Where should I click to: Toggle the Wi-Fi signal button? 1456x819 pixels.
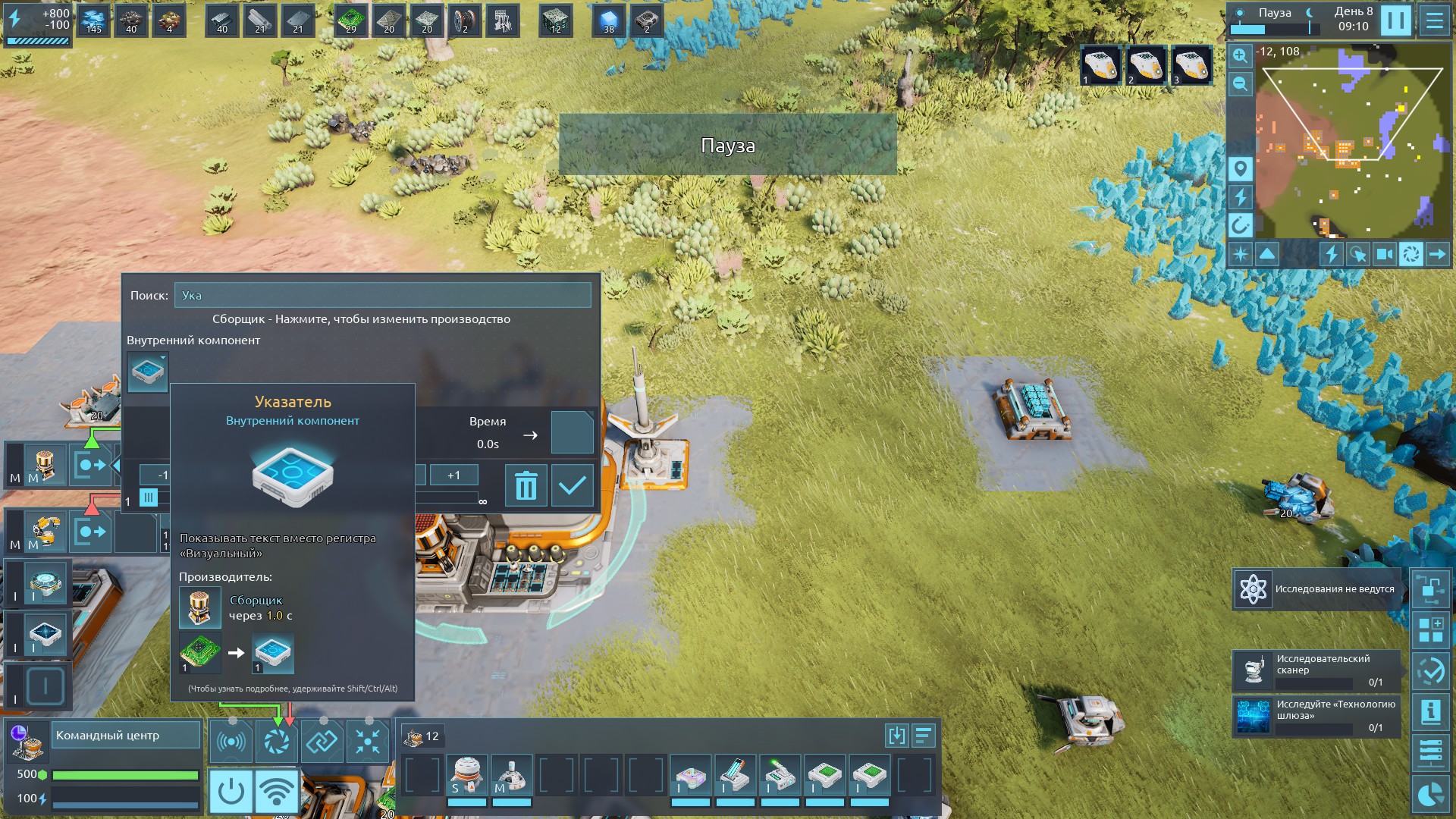[x=277, y=791]
